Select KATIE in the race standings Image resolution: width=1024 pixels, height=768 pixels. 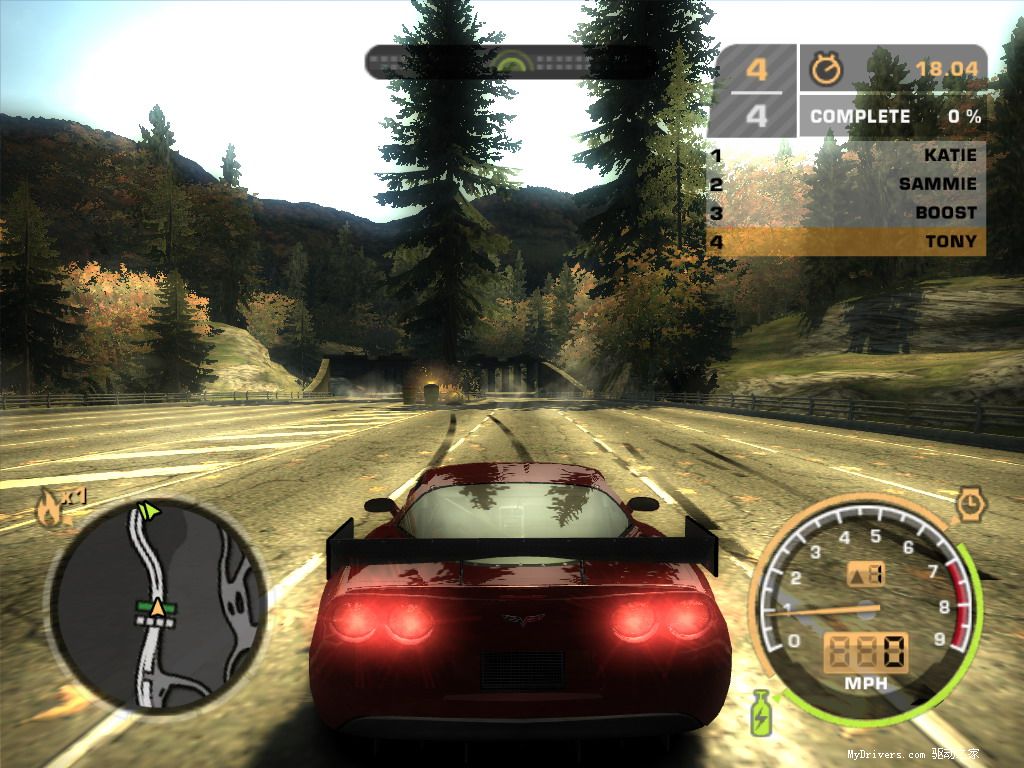coord(846,156)
